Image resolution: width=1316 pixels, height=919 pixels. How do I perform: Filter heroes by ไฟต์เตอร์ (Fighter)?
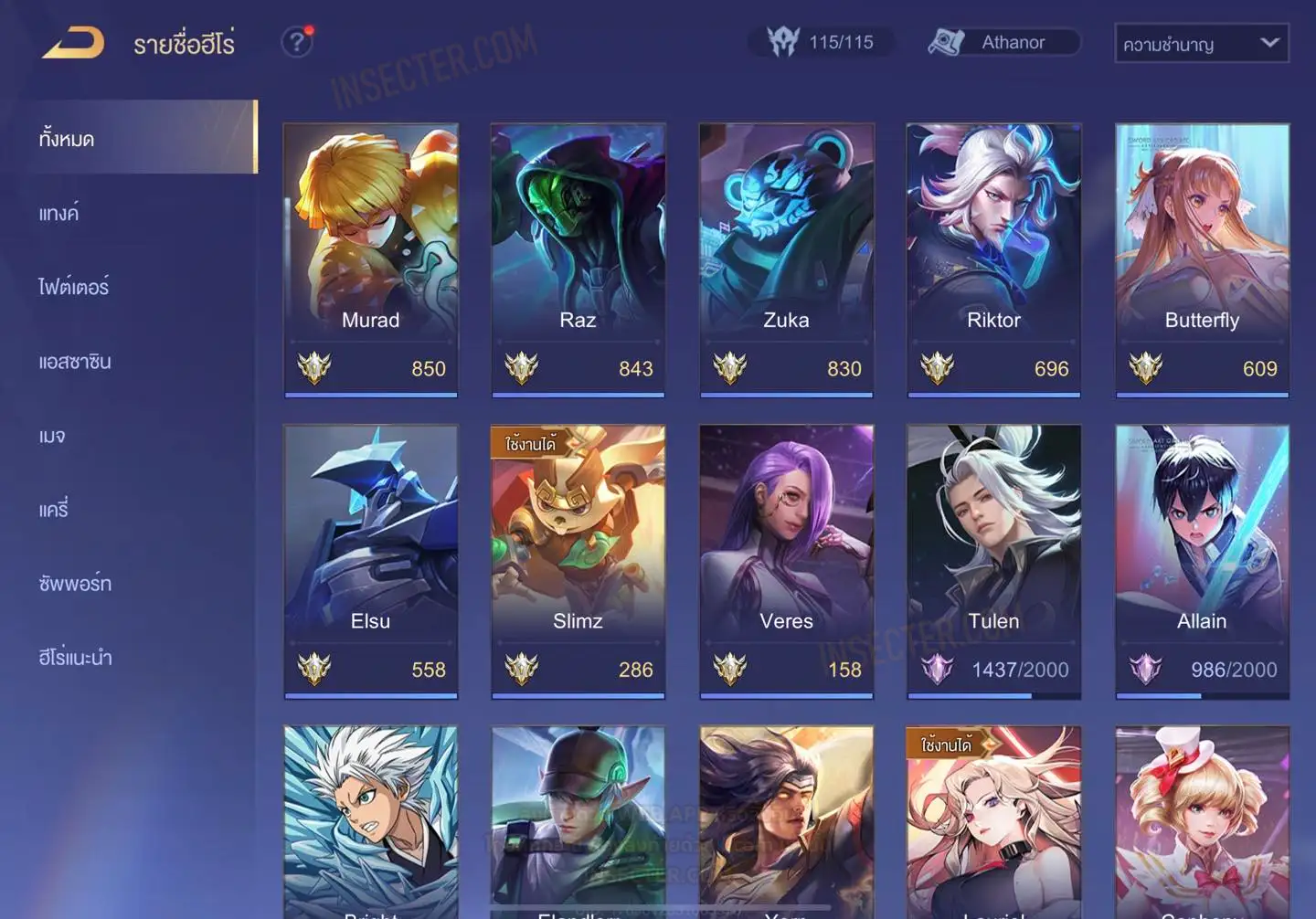(x=74, y=288)
